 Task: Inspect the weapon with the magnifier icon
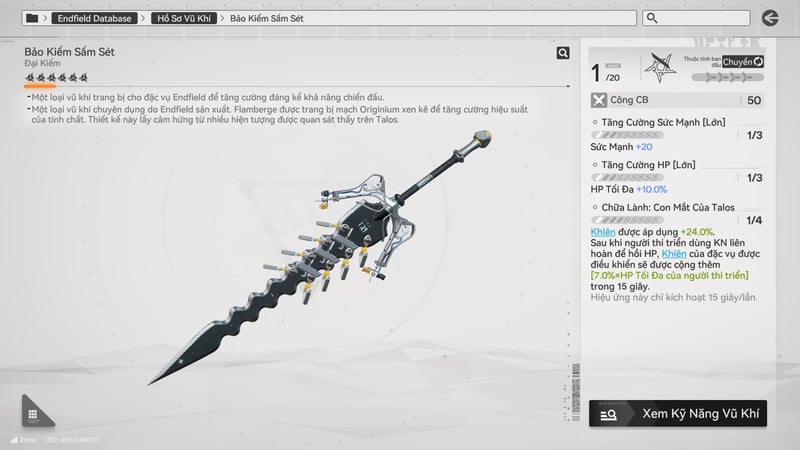coord(563,53)
